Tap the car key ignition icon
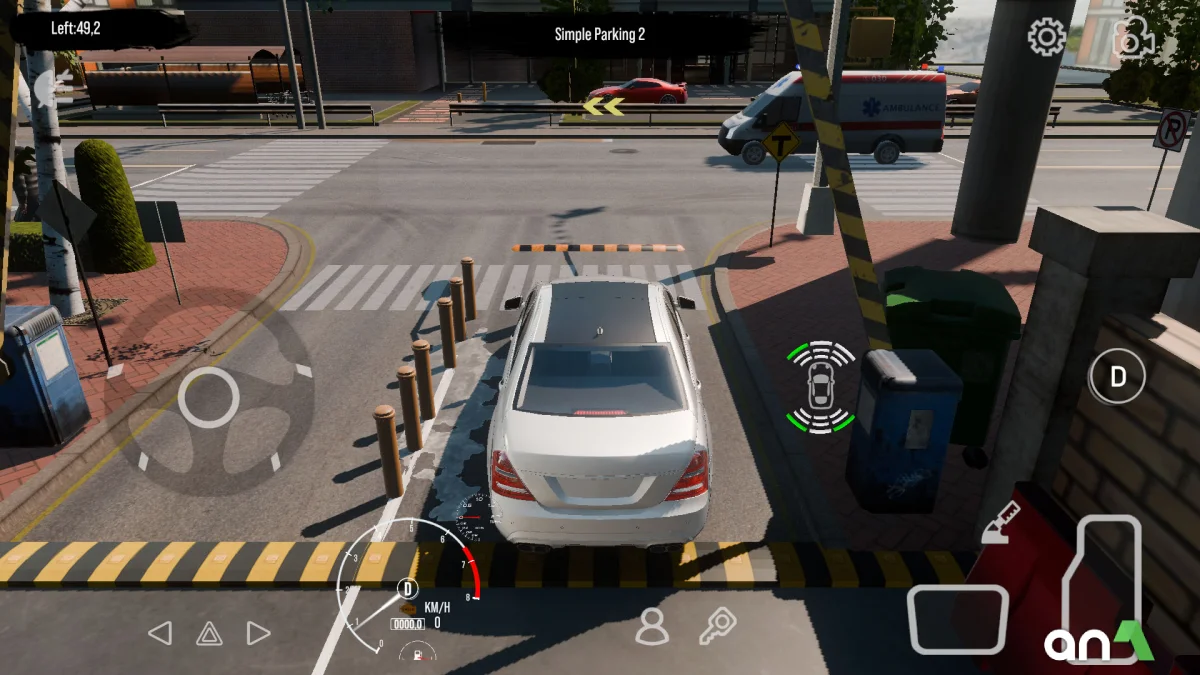Screen dimensions: 1200x675 coord(717,626)
